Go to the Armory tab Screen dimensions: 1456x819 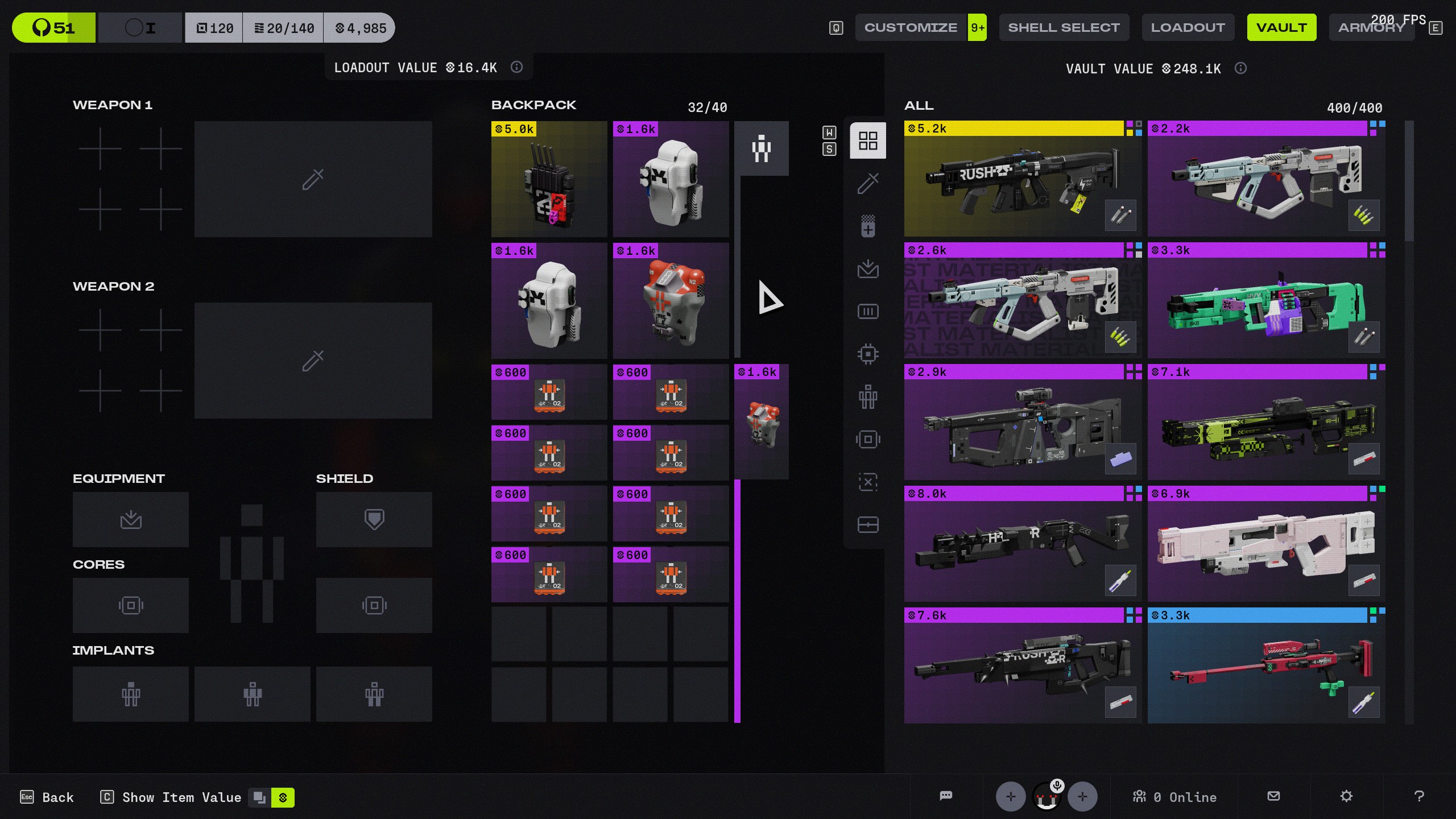(1371, 27)
